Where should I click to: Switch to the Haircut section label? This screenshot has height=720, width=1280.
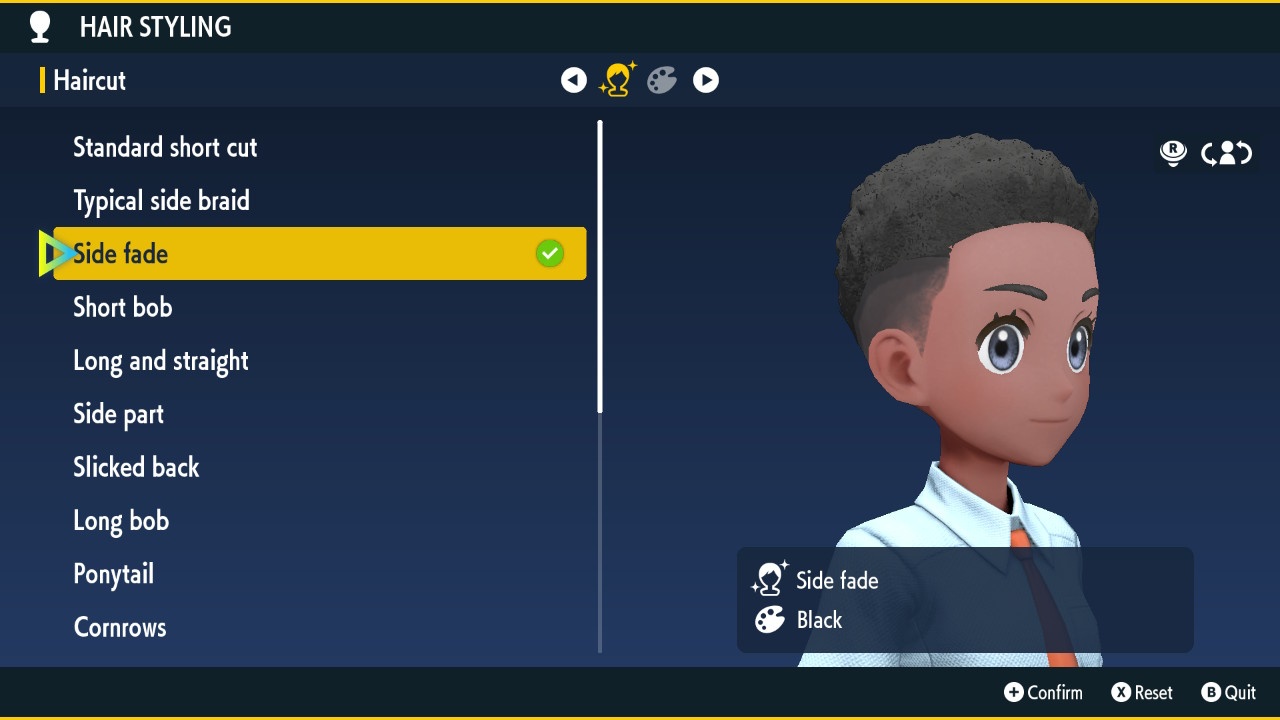89,81
